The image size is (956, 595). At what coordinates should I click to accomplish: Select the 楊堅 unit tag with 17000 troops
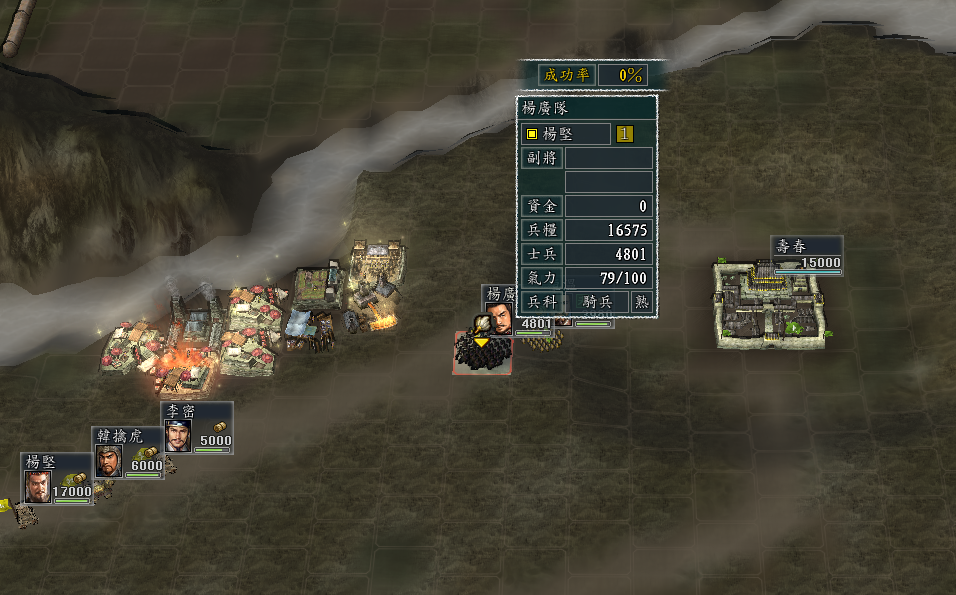pyautogui.click(x=57, y=479)
